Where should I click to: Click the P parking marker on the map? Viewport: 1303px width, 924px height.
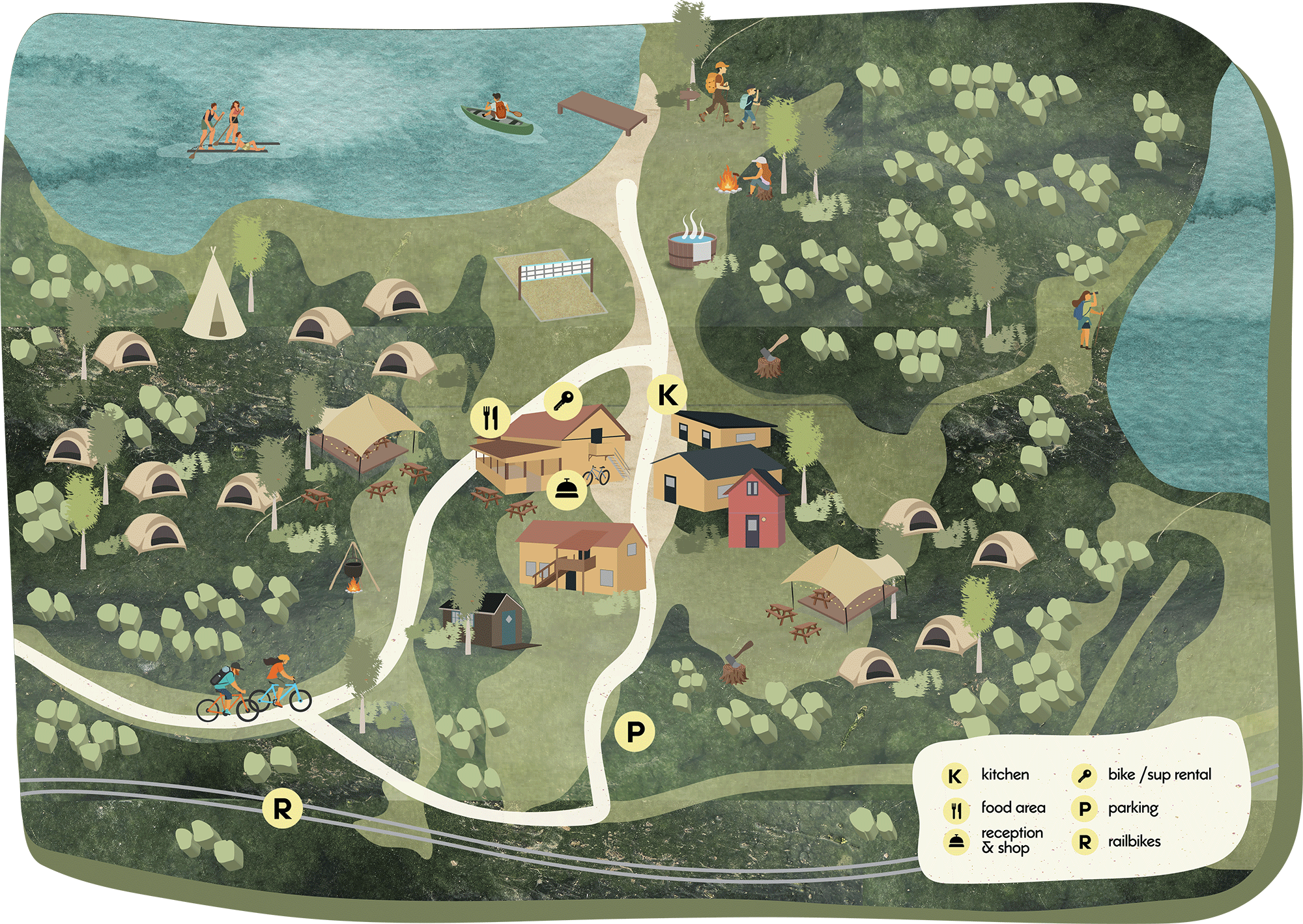click(x=635, y=731)
